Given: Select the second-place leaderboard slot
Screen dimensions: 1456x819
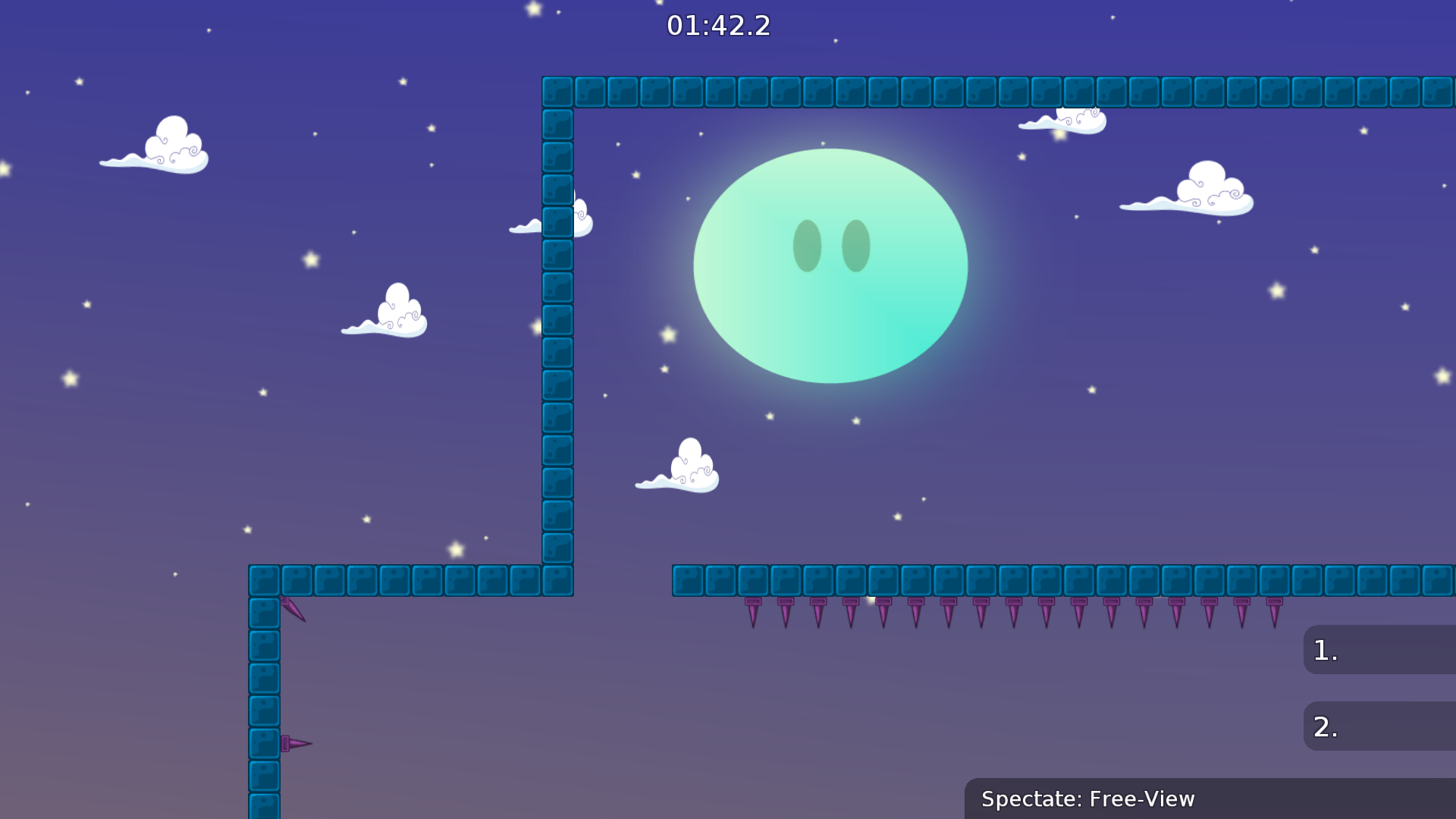Looking at the screenshot, I should (1380, 726).
